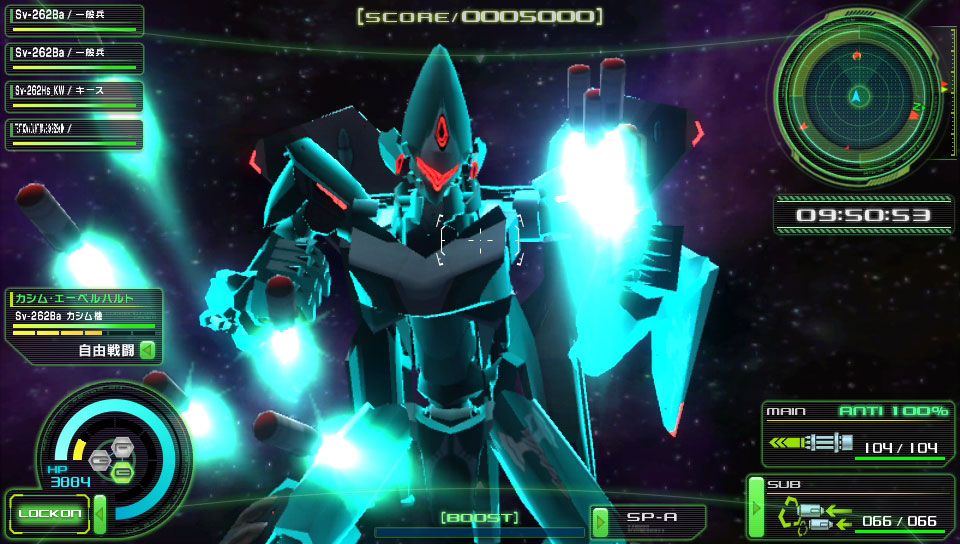960x544 pixels.
Task: Click the green arrow beside 自由戦闘
Action: pyautogui.click(x=147, y=350)
